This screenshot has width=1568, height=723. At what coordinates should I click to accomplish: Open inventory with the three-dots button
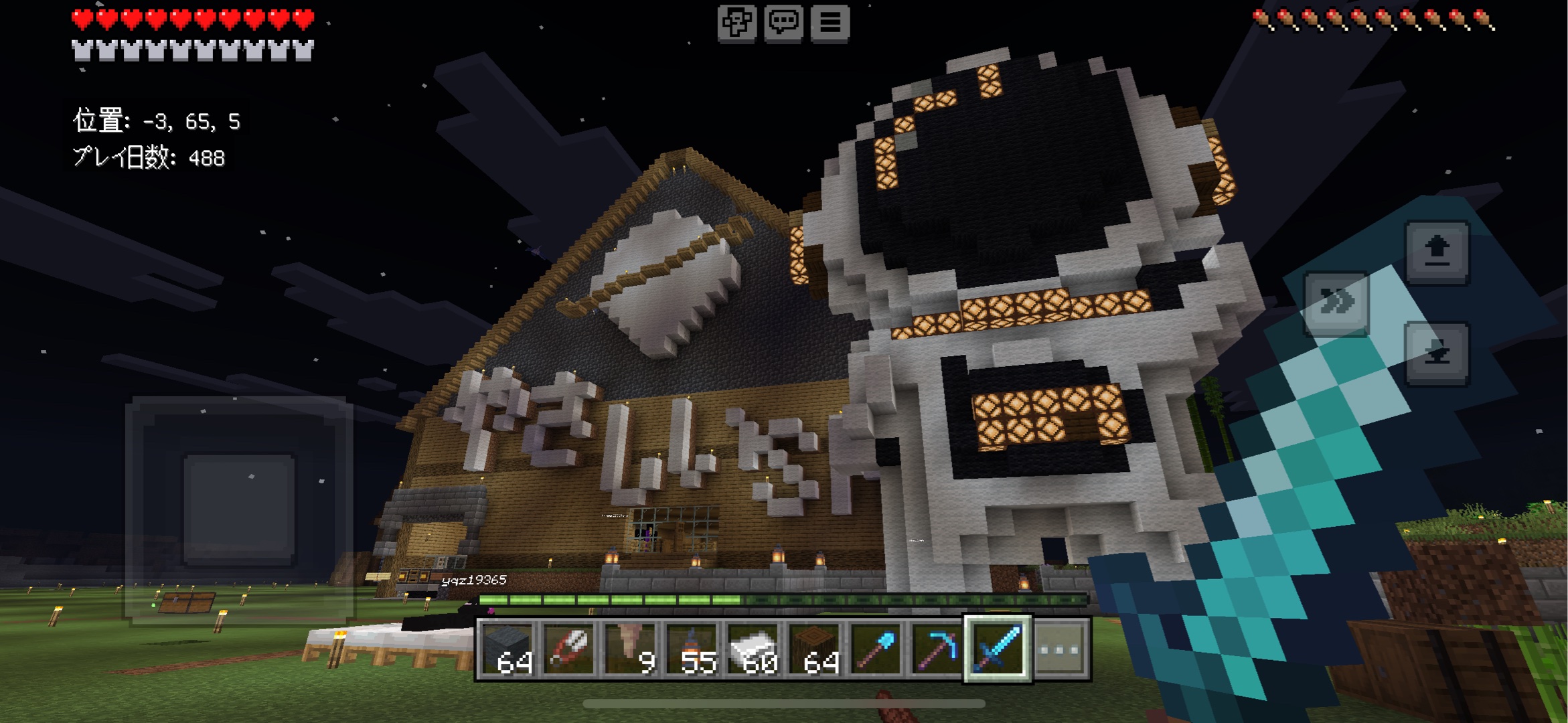(1061, 648)
